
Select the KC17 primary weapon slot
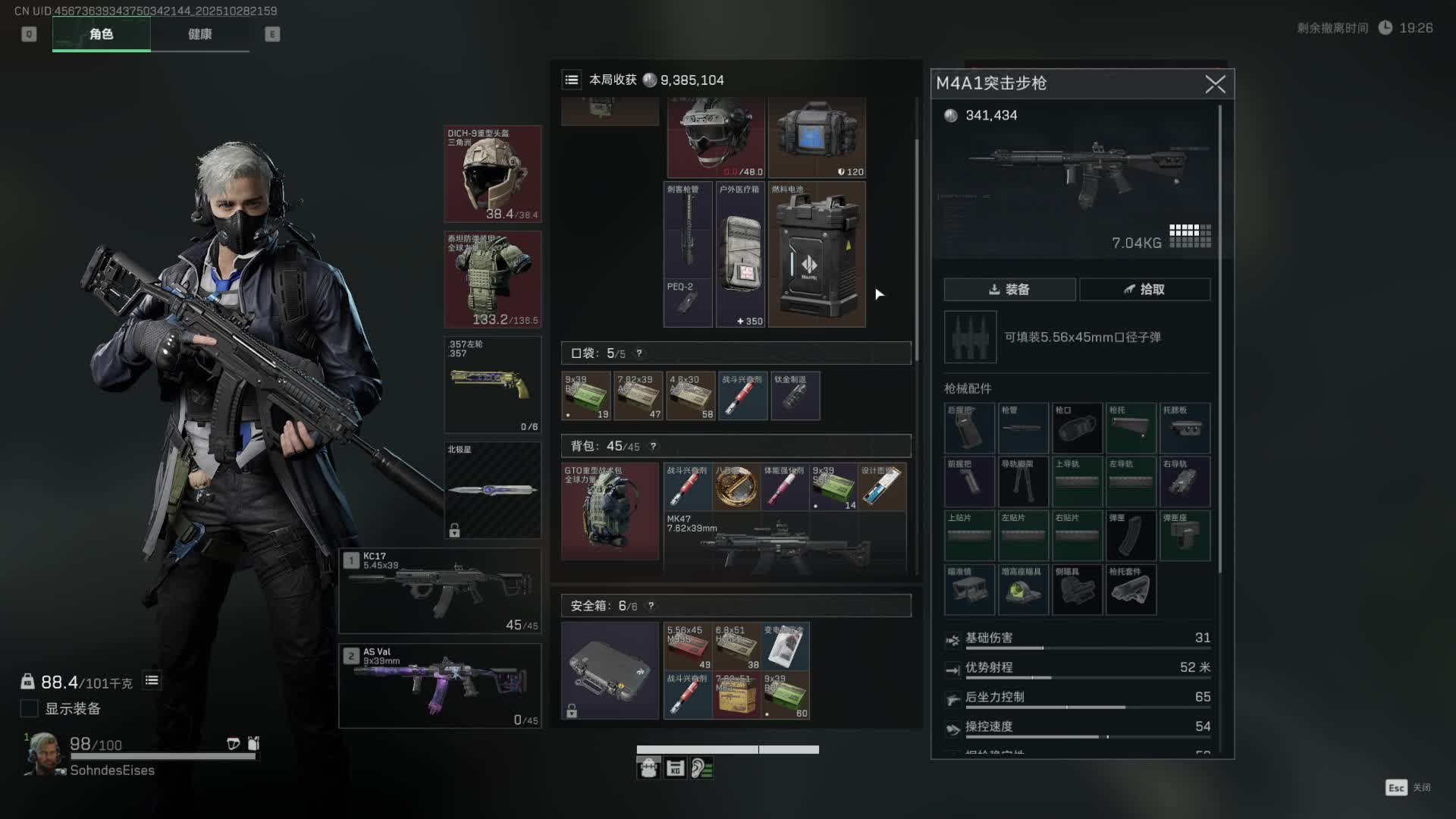click(440, 590)
